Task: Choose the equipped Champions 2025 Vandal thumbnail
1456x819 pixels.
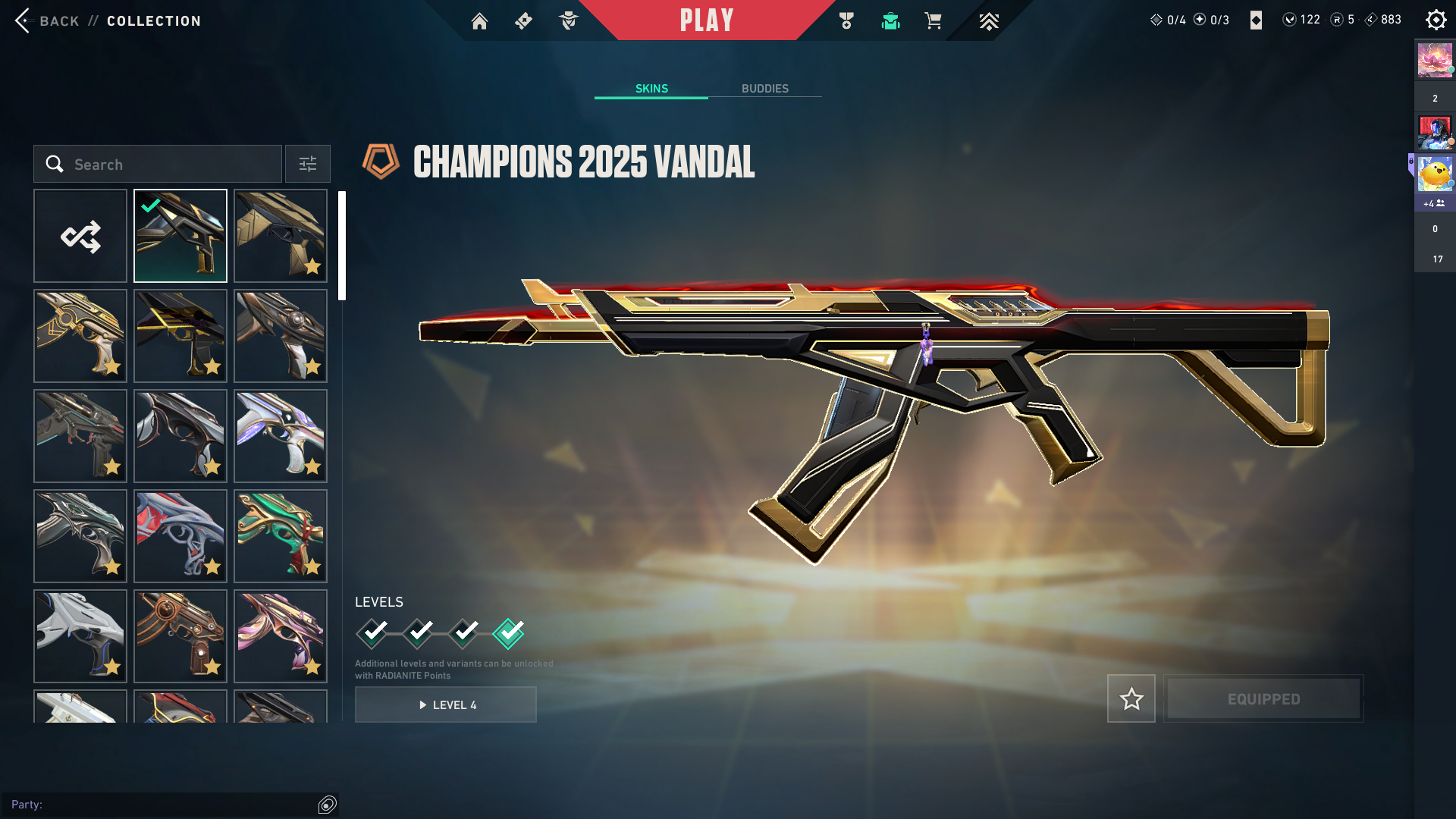Action: pyautogui.click(x=180, y=237)
